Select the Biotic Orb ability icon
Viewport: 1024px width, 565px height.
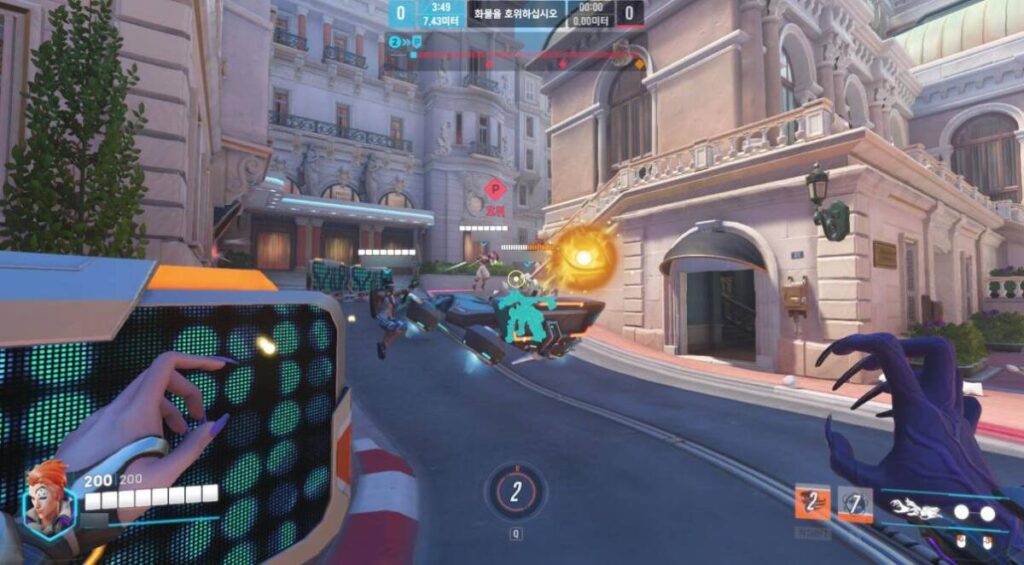click(x=855, y=503)
